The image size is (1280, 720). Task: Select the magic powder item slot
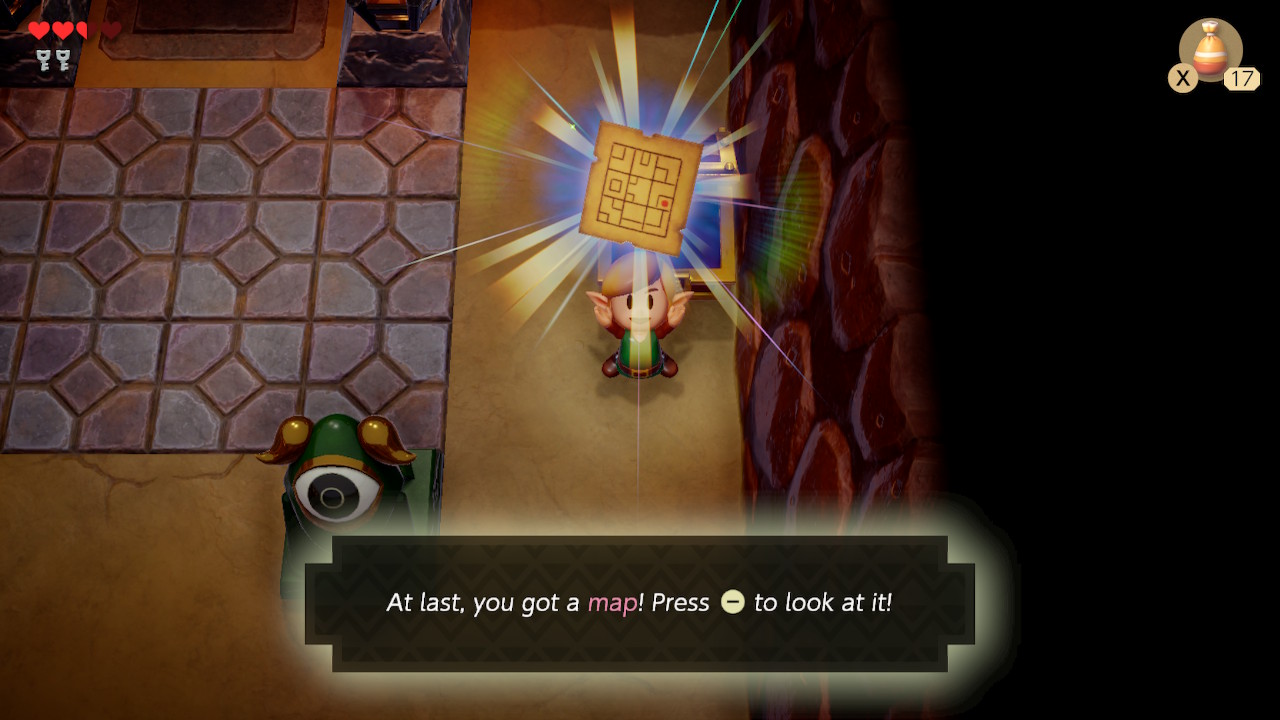point(1210,50)
